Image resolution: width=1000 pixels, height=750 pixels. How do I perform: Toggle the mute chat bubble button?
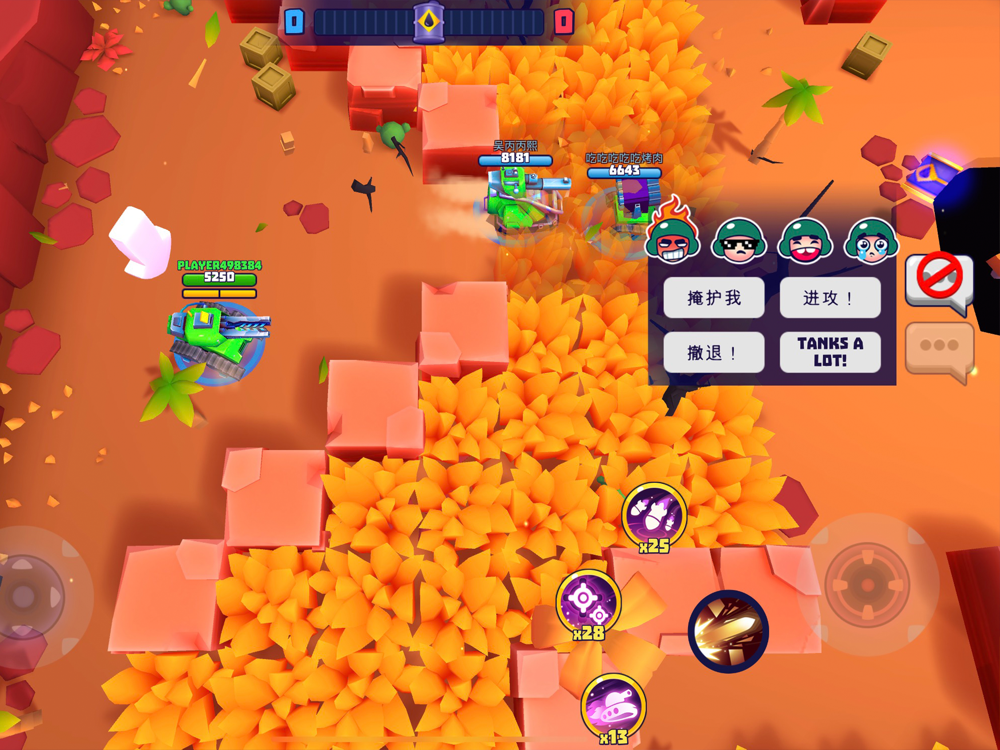tap(939, 280)
